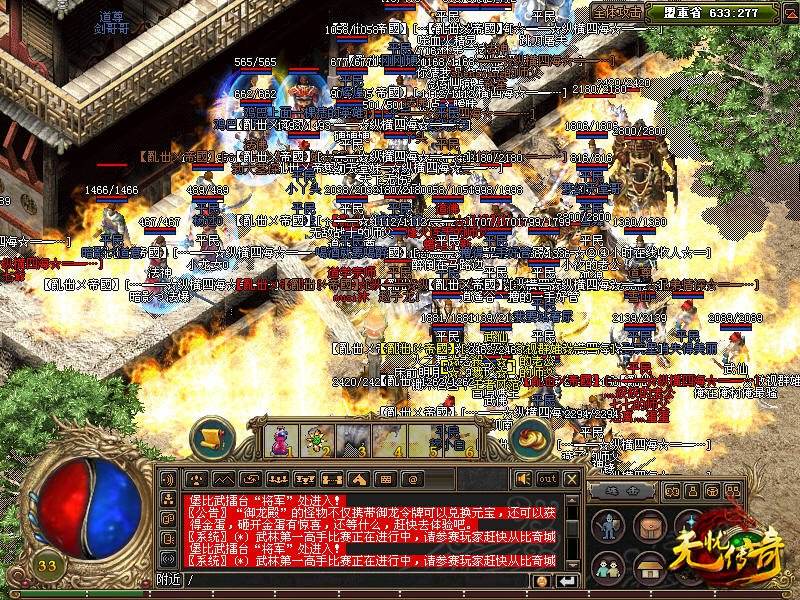
Task: Toggle the 全体攻击 attack mode button
Action: (617, 13)
